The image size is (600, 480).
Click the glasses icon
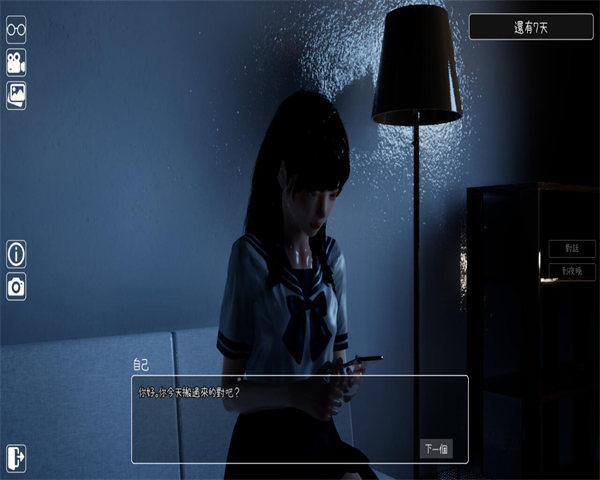[x=16, y=29]
